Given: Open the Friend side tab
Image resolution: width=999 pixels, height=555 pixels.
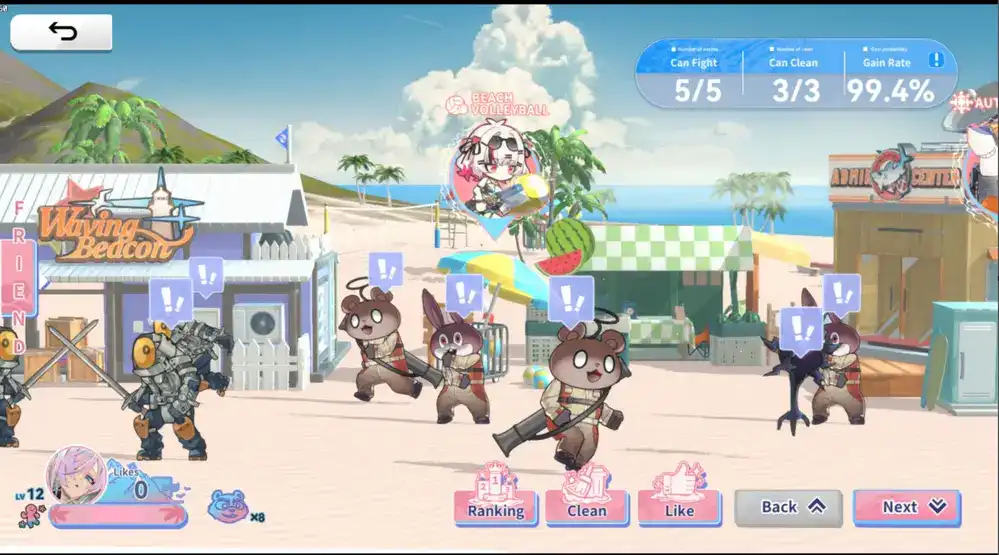Looking at the screenshot, I should click(x=18, y=277).
